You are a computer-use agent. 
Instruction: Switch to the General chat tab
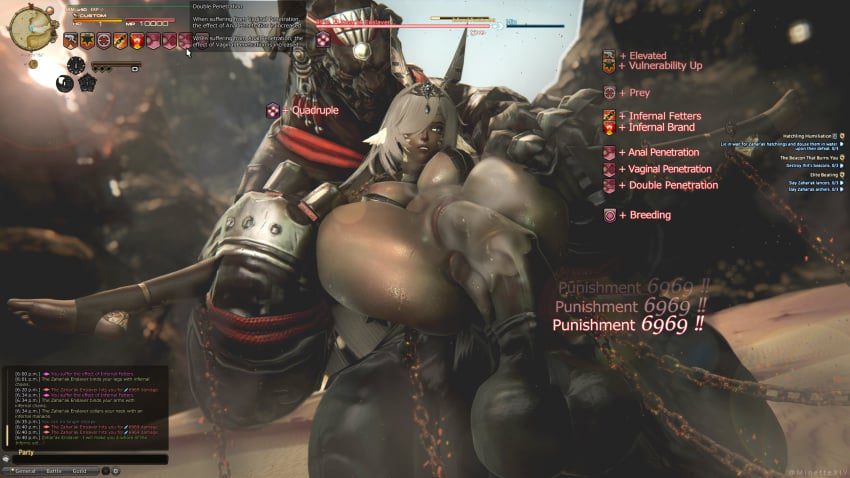[25, 470]
